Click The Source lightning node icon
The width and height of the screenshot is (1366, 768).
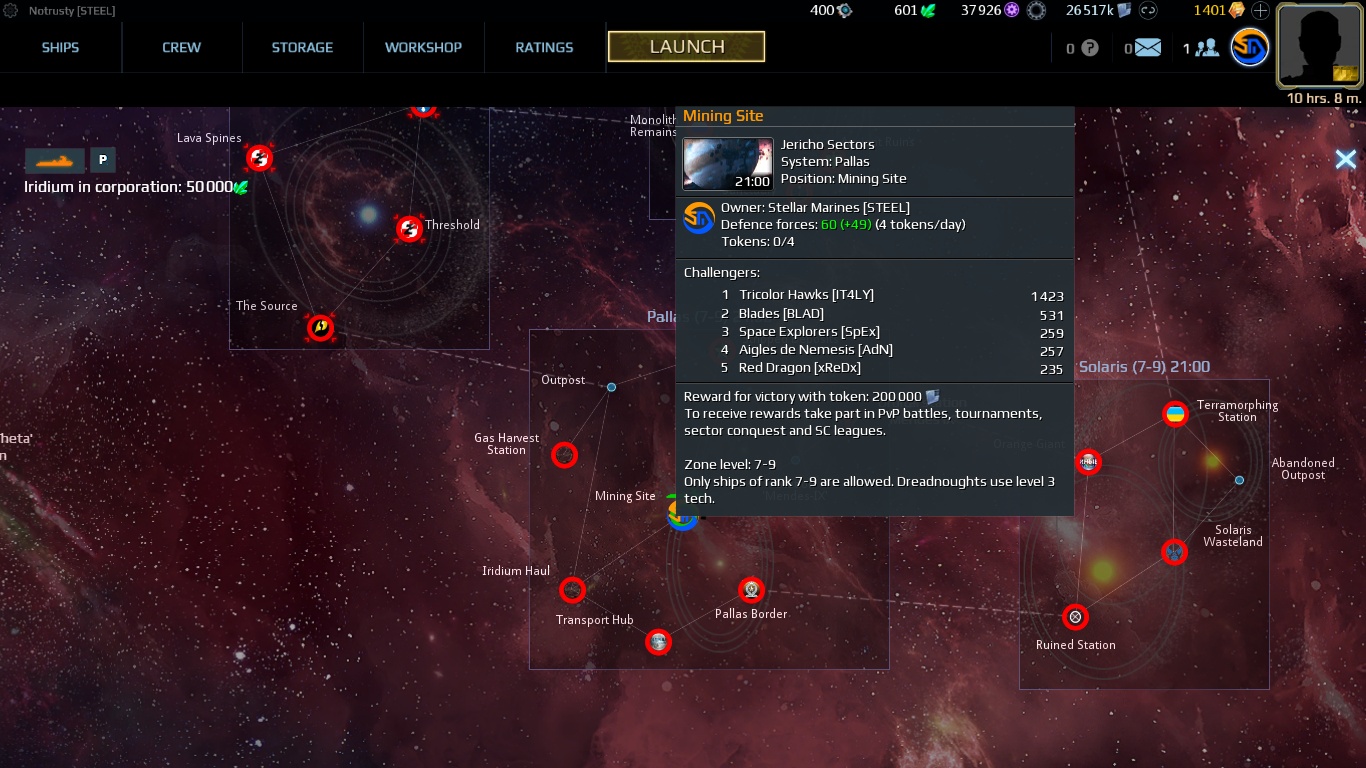click(x=321, y=327)
